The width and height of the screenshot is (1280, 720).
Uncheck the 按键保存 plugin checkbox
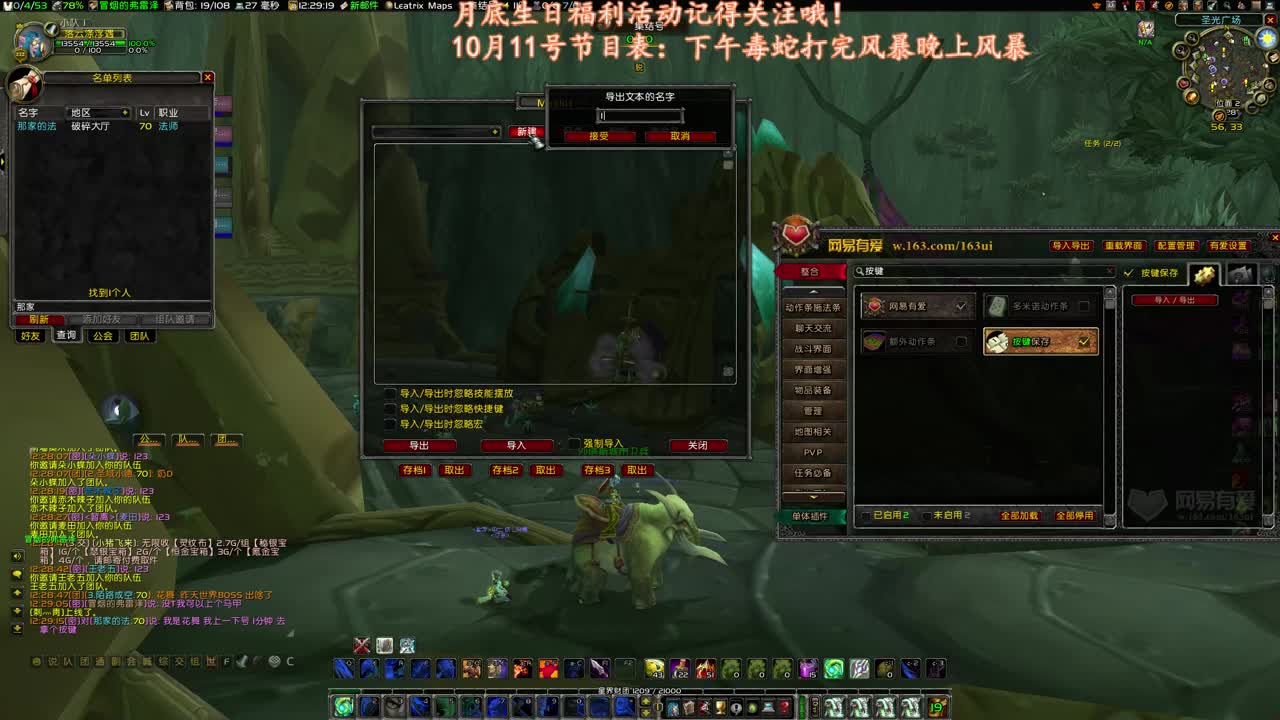(1084, 340)
